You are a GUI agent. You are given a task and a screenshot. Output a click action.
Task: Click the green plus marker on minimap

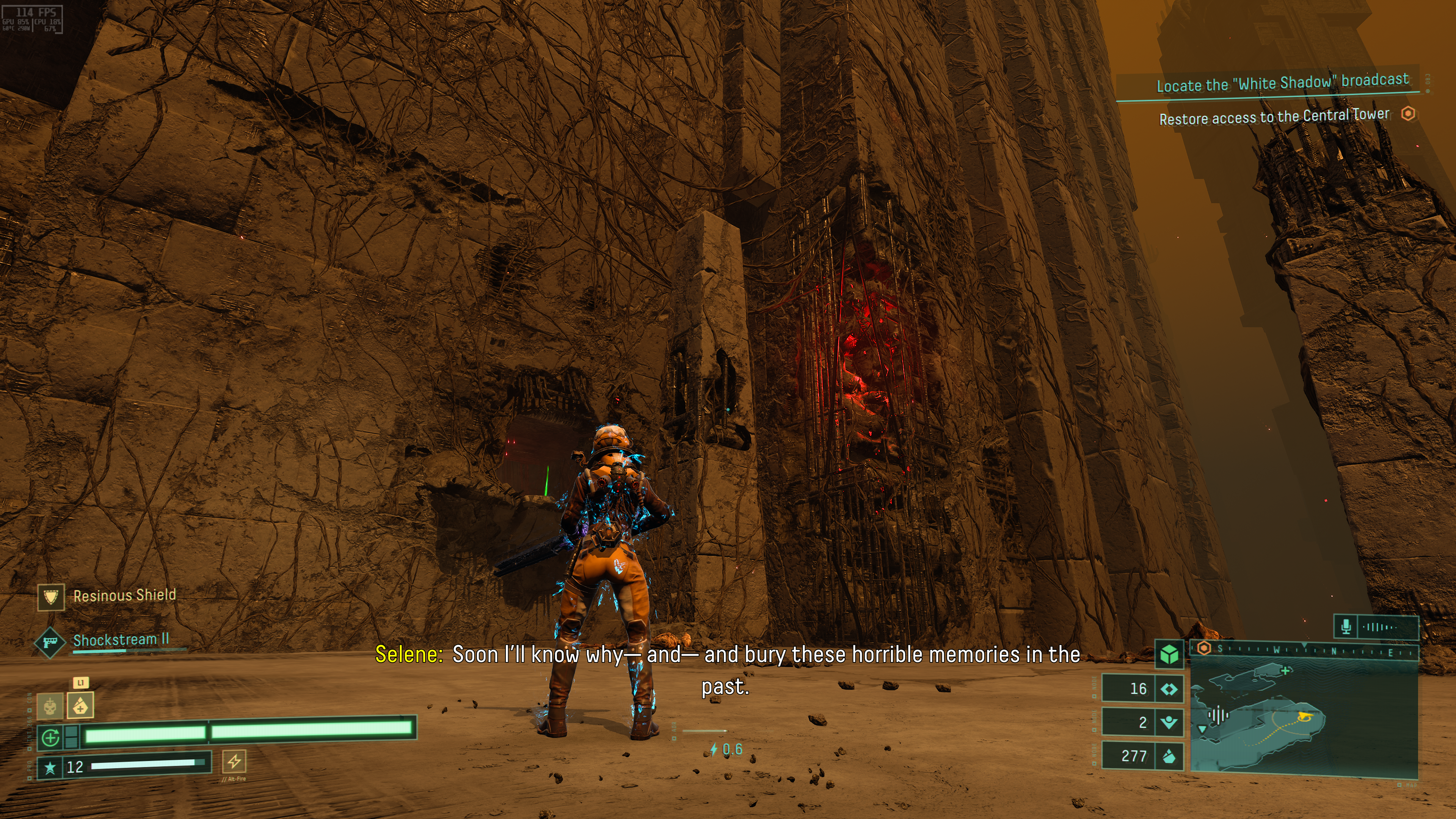(x=1286, y=671)
